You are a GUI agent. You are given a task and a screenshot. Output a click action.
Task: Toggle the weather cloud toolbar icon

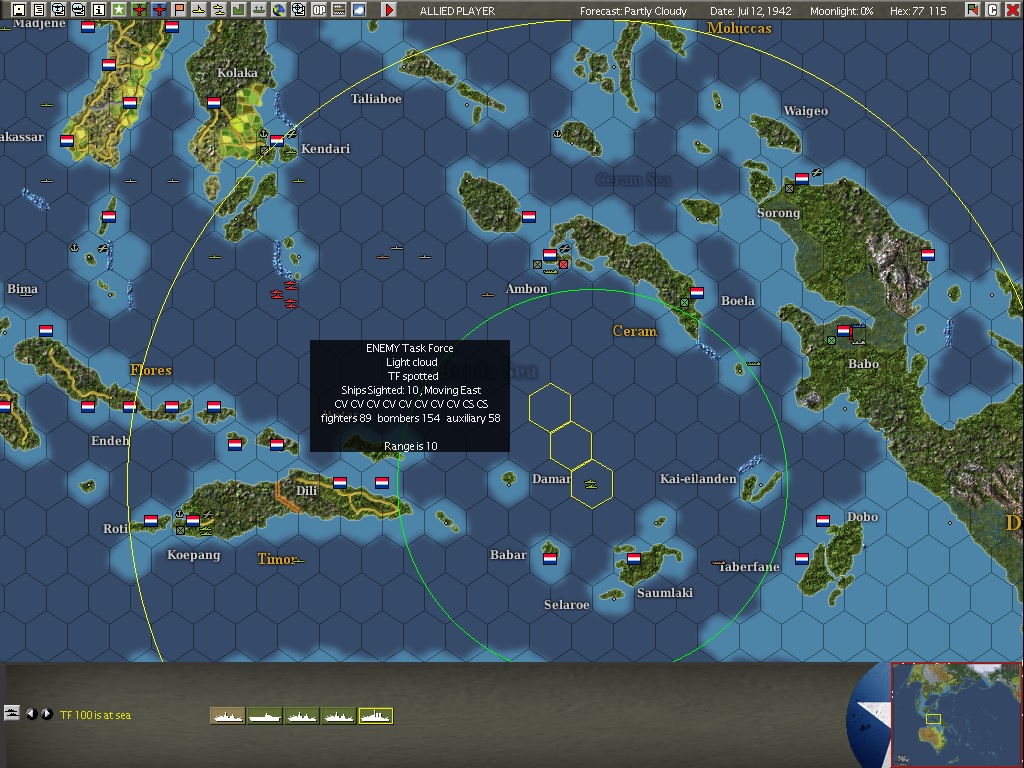coord(358,10)
